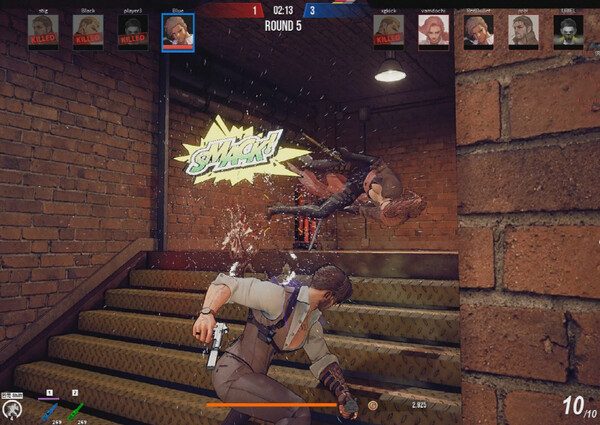Select the green weapon in slot 2
This screenshot has width=600, height=425.
pyautogui.click(x=76, y=409)
